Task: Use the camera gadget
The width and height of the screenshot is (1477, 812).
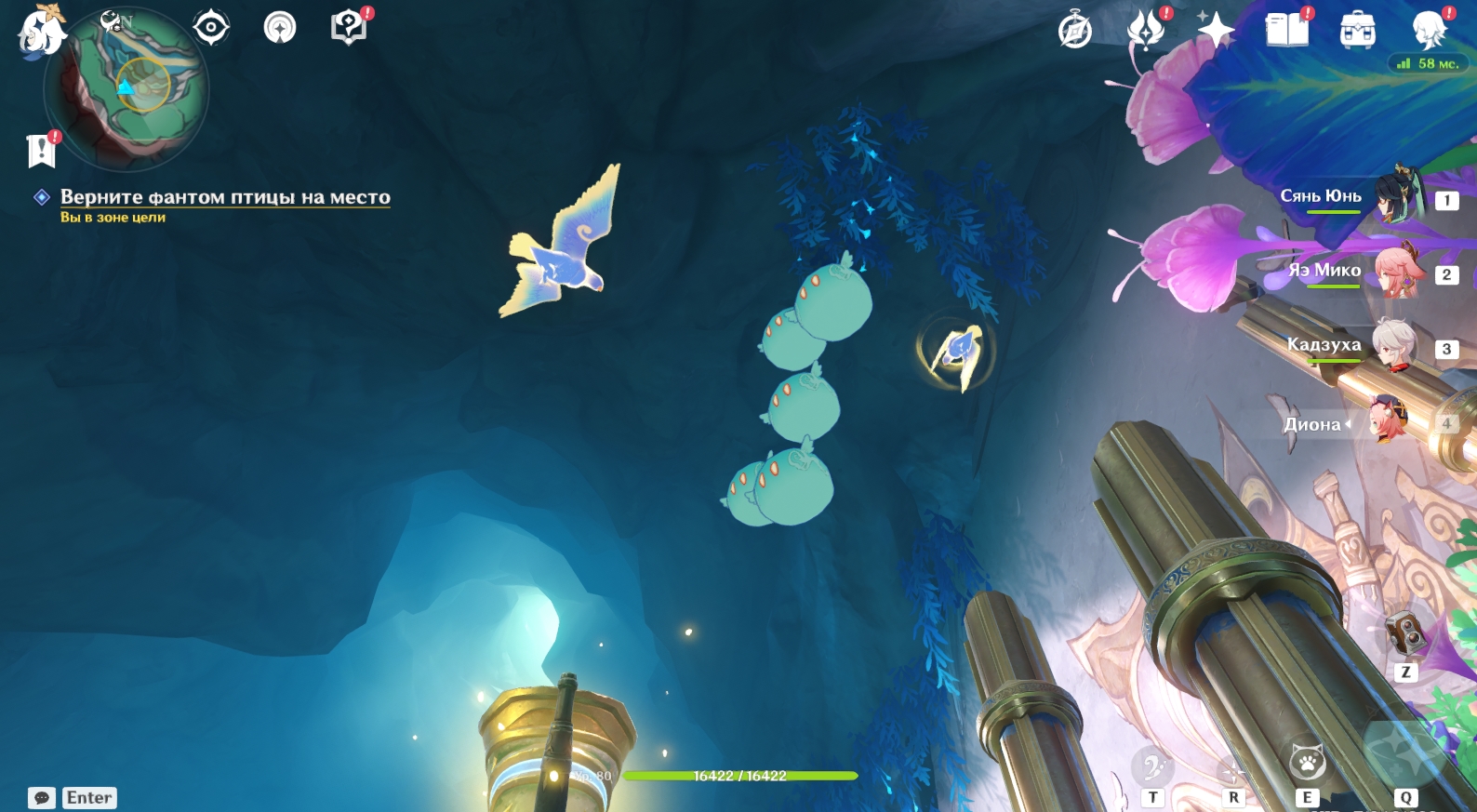Action: pos(1404,634)
